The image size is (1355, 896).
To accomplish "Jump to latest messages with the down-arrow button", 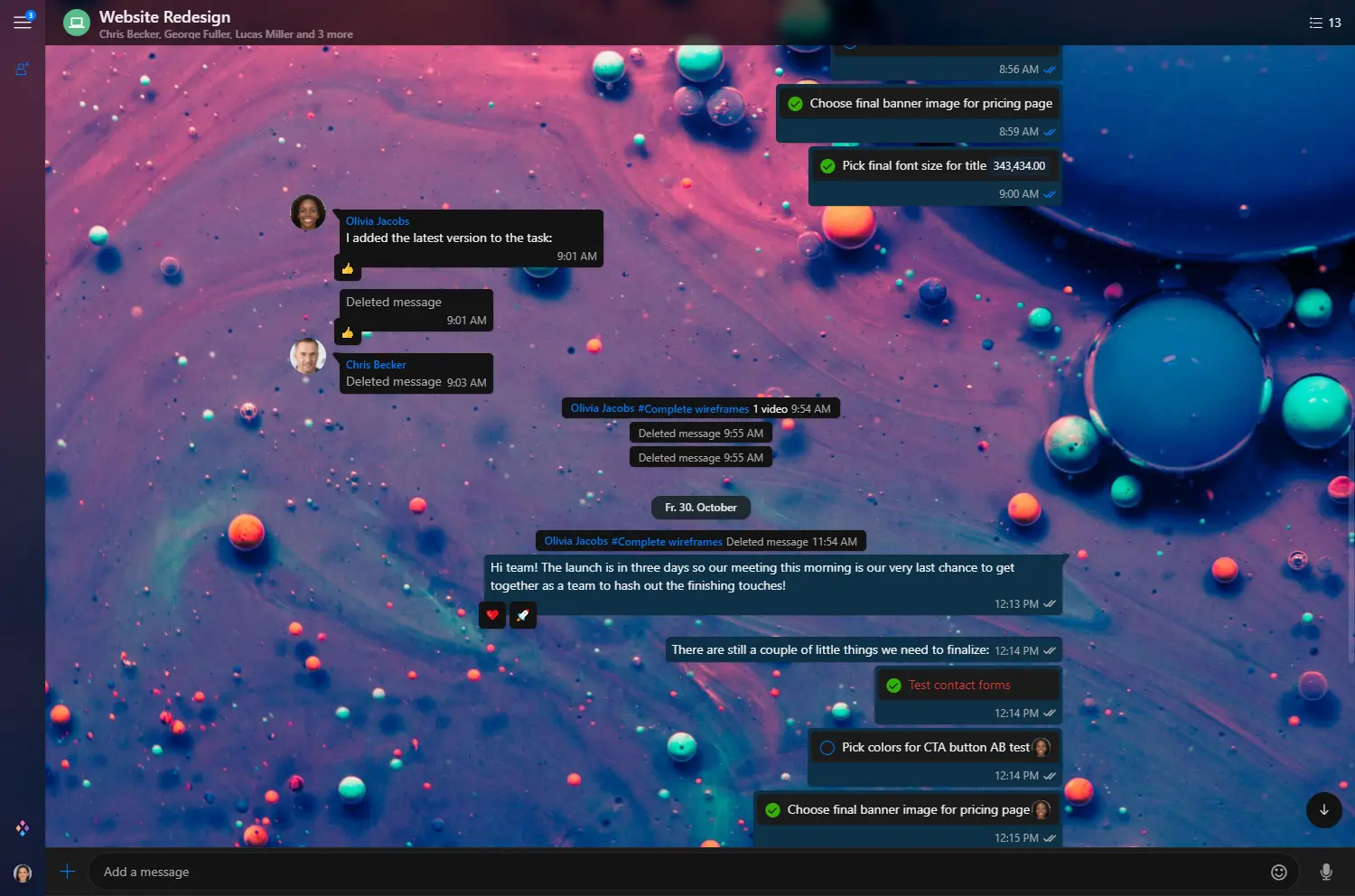I will coord(1323,809).
